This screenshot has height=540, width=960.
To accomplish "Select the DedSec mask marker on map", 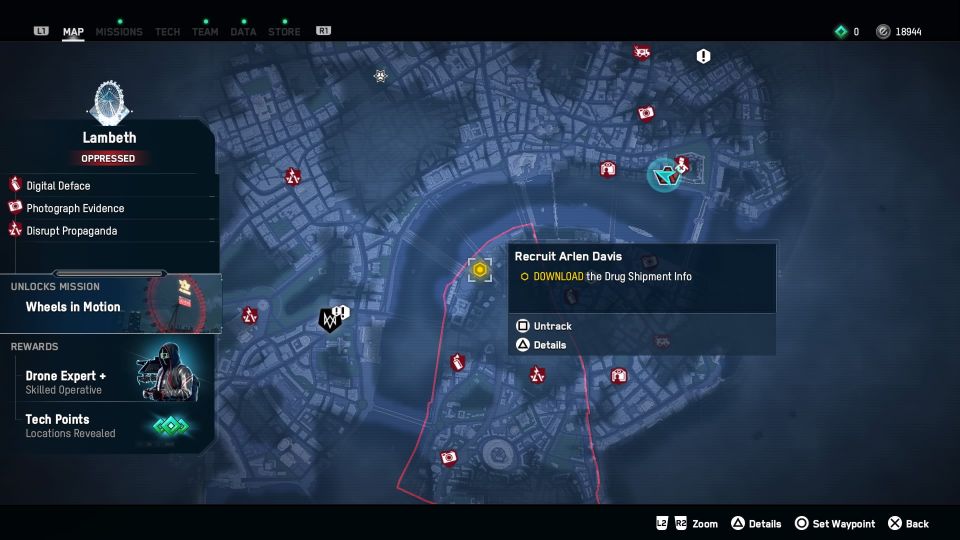I will (330, 320).
